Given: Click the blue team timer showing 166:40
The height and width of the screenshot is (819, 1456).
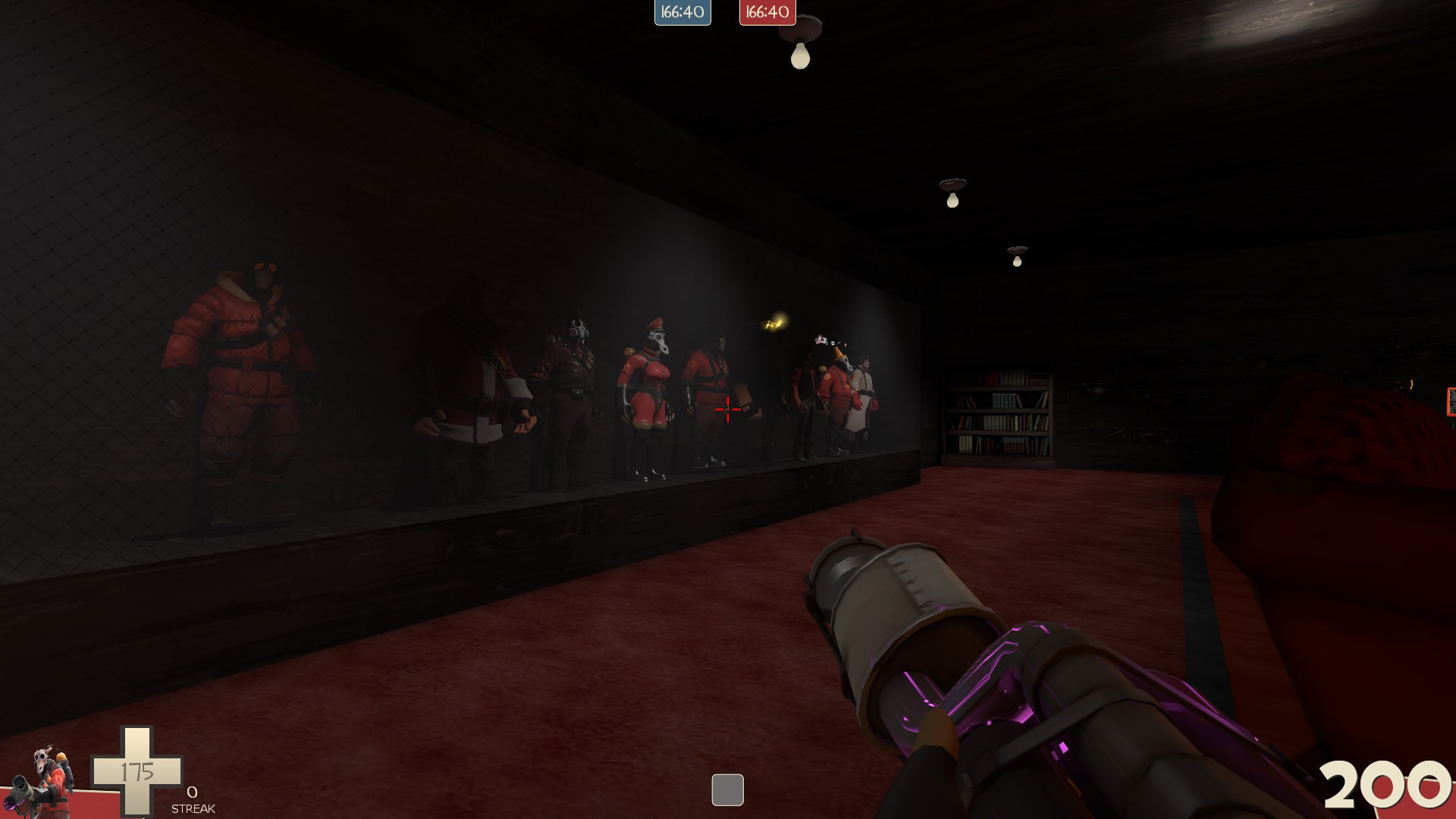Looking at the screenshot, I should coord(682,12).
